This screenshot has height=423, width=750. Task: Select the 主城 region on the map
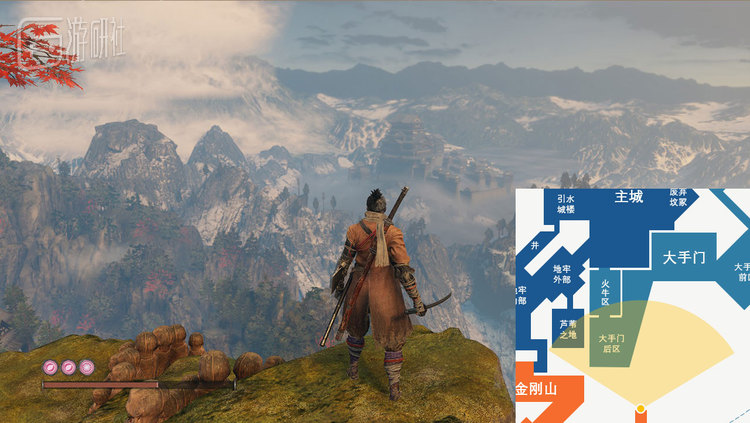coord(629,197)
